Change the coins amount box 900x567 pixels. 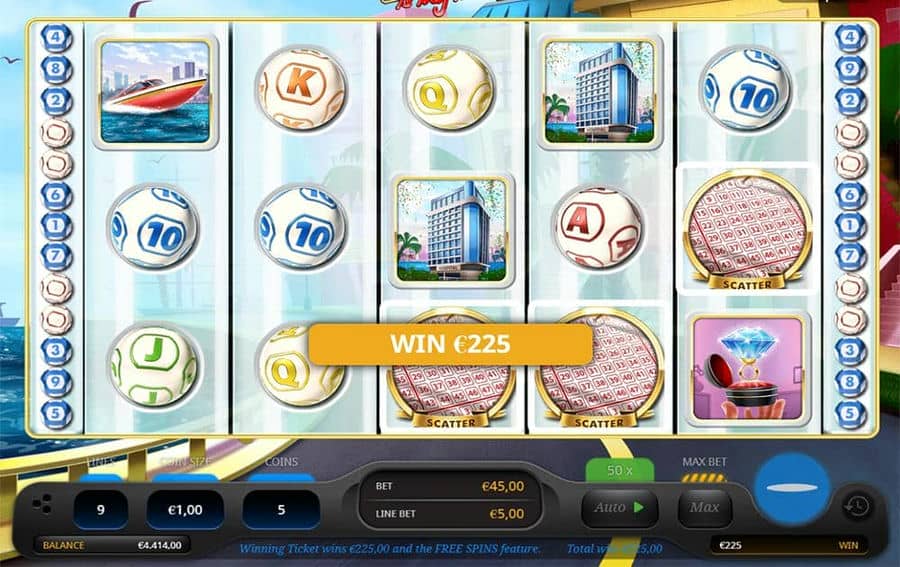click(x=281, y=509)
